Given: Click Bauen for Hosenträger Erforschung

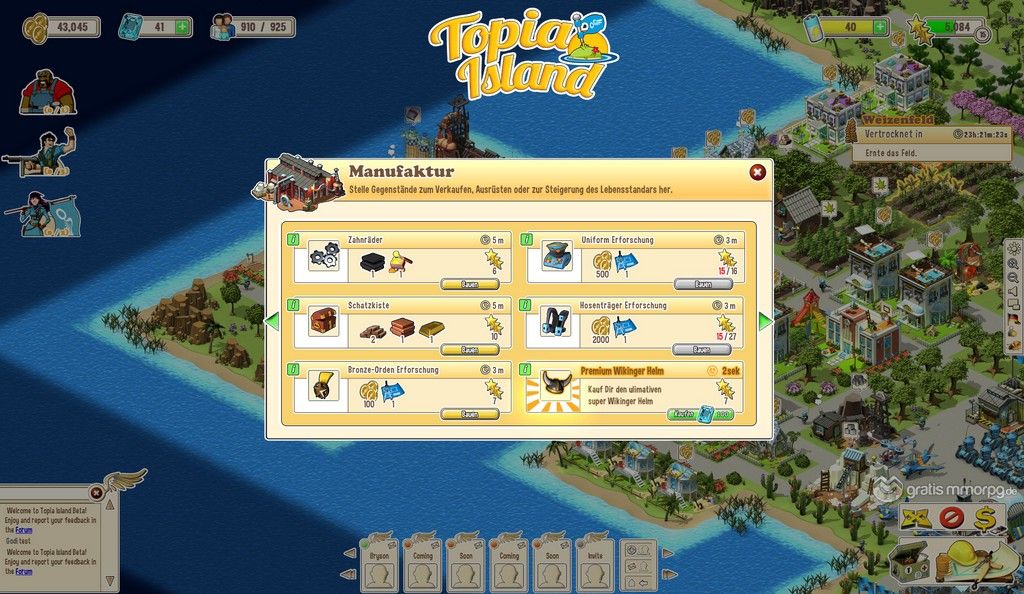Looking at the screenshot, I should [x=702, y=350].
